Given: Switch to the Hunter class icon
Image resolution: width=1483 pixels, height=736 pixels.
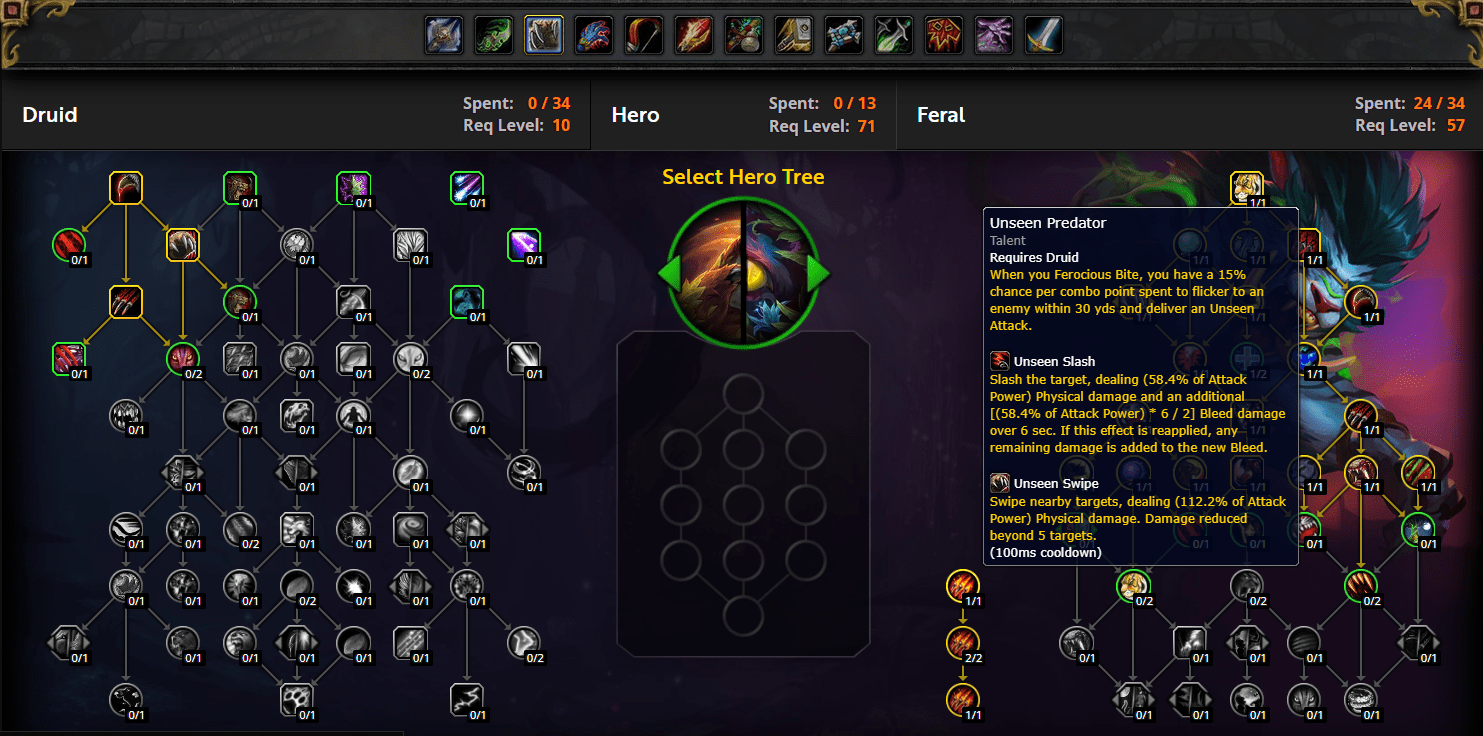Looking at the screenshot, I should click(x=643, y=34).
